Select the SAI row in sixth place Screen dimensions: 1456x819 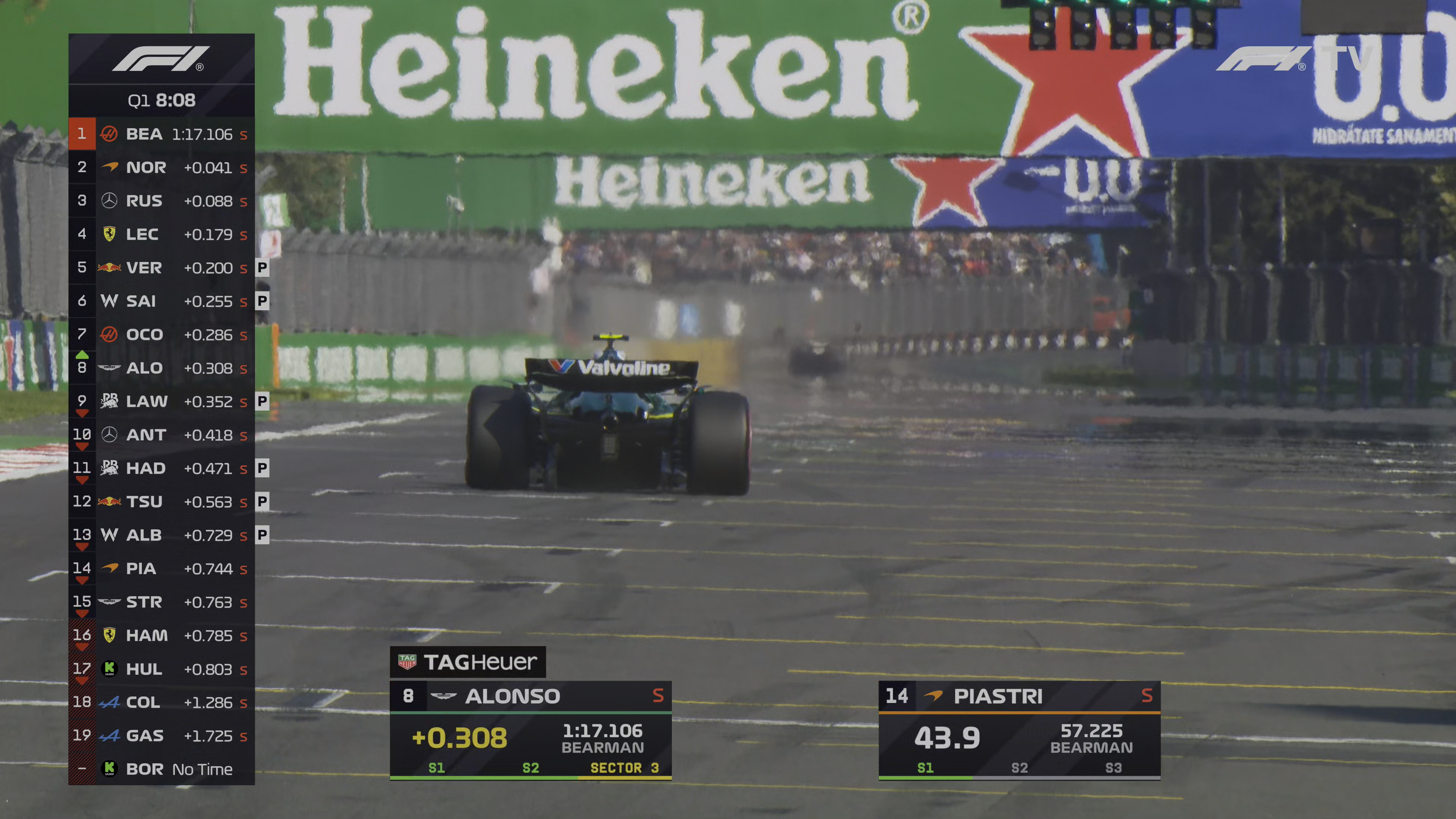click(x=162, y=301)
